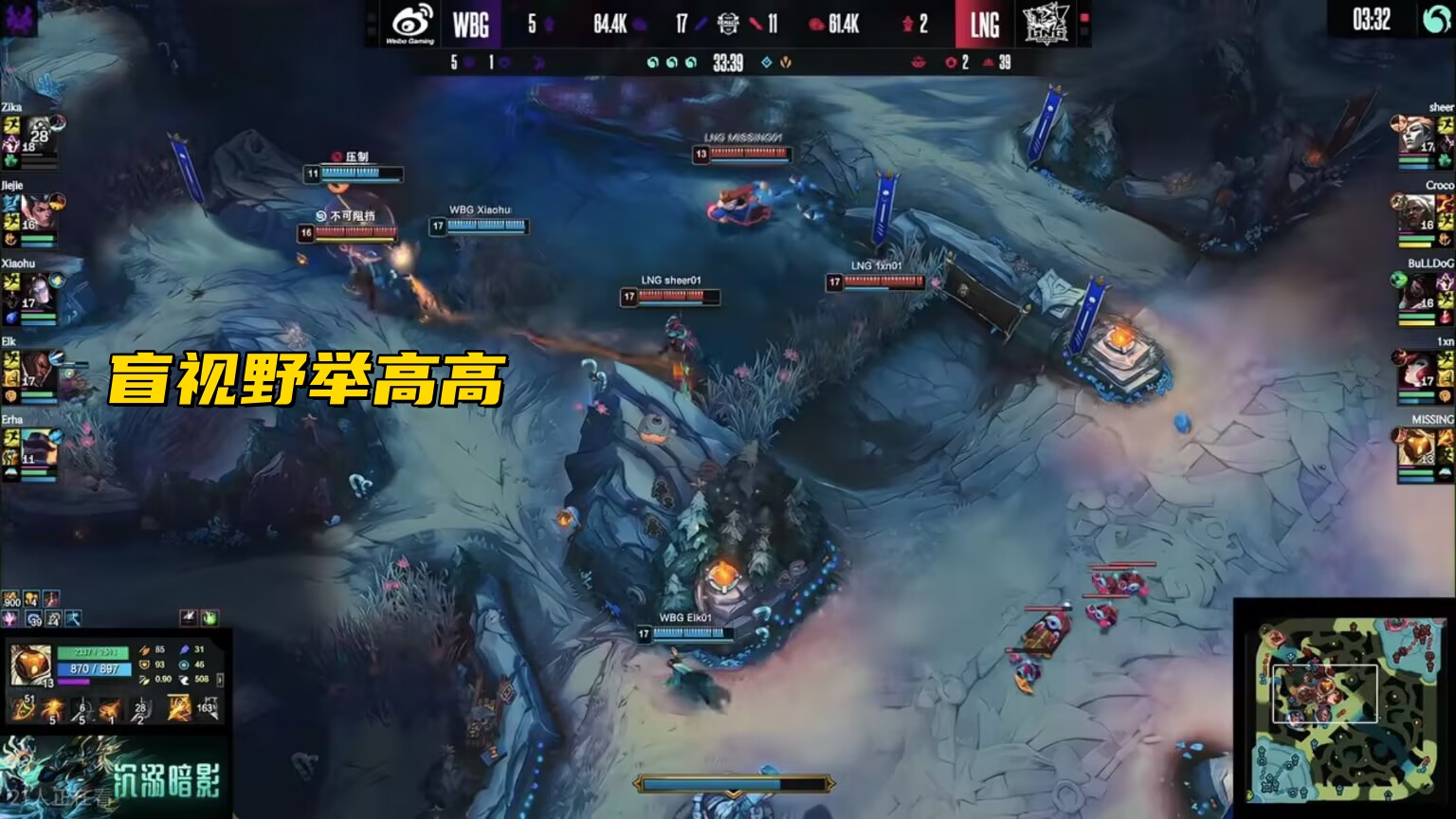Click the item slot showing 900
The image size is (1456, 819).
(12, 599)
